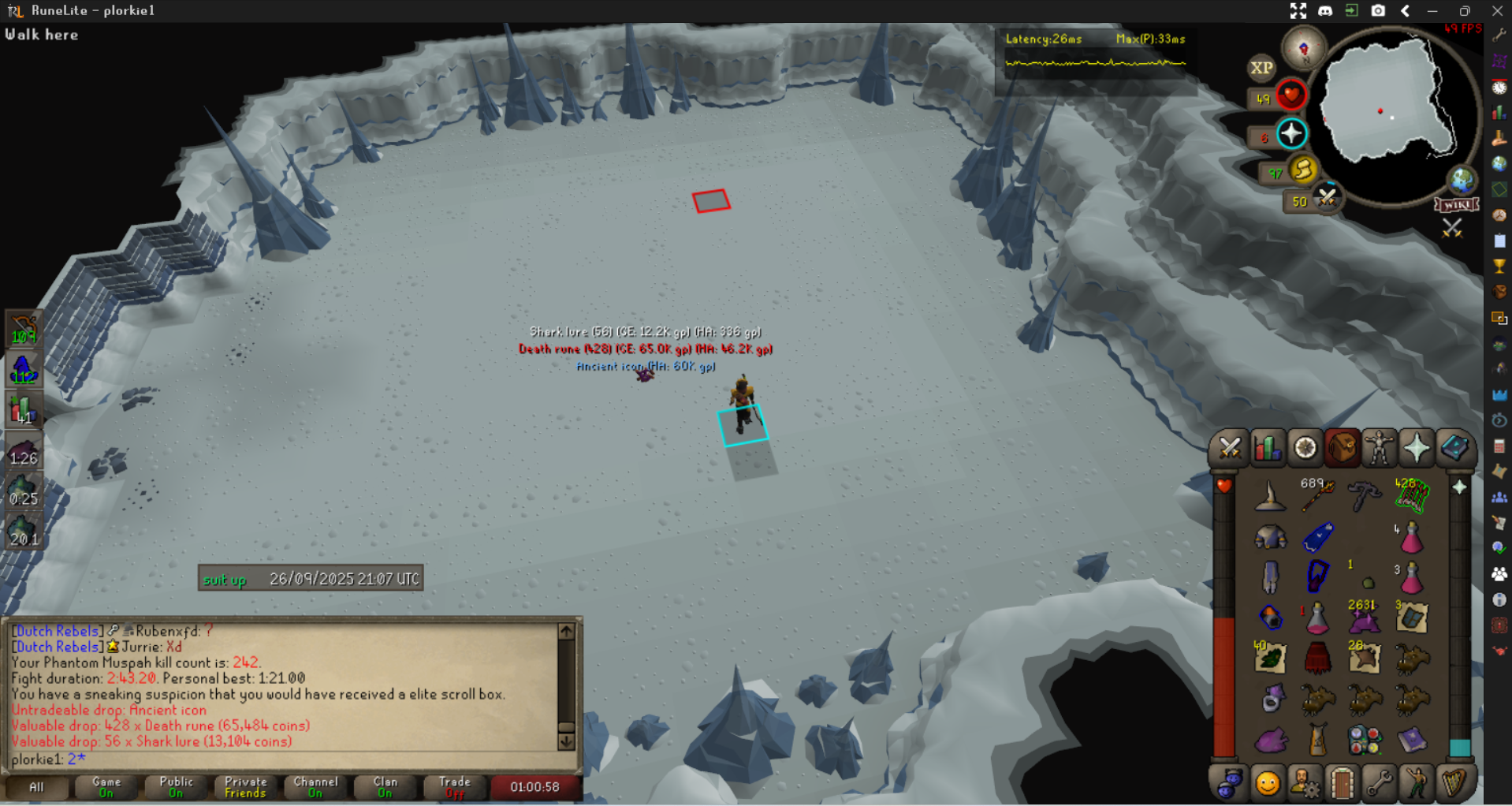Click the Wiki lookup banner
The image size is (1512, 806).
click(1456, 205)
